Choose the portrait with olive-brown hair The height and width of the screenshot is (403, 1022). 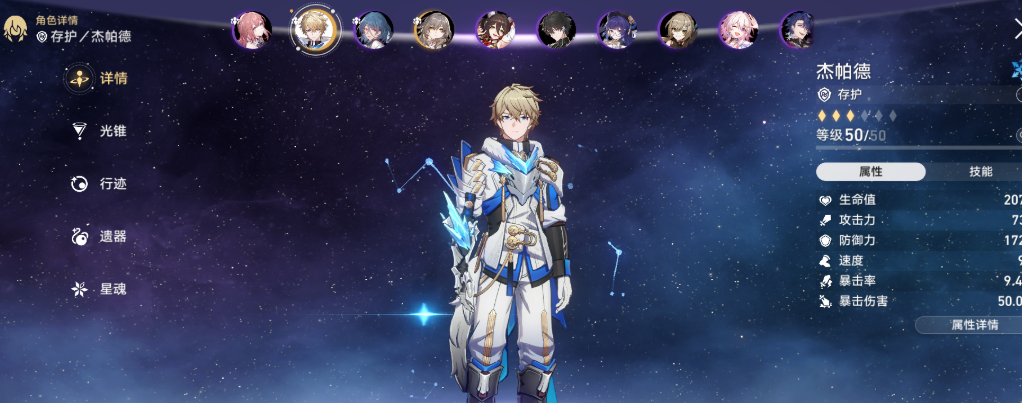pyautogui.click(x=678, y=30)
